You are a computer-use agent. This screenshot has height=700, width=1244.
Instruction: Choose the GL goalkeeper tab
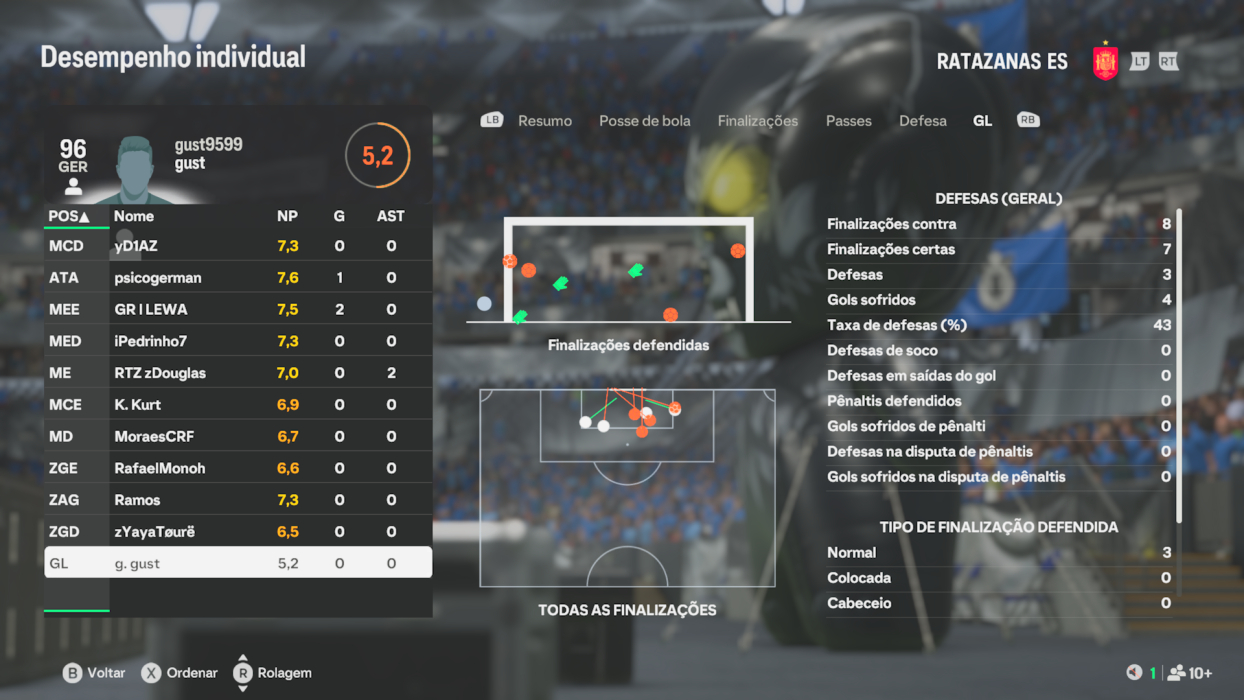pyautogui.click(x=982, y=121)
